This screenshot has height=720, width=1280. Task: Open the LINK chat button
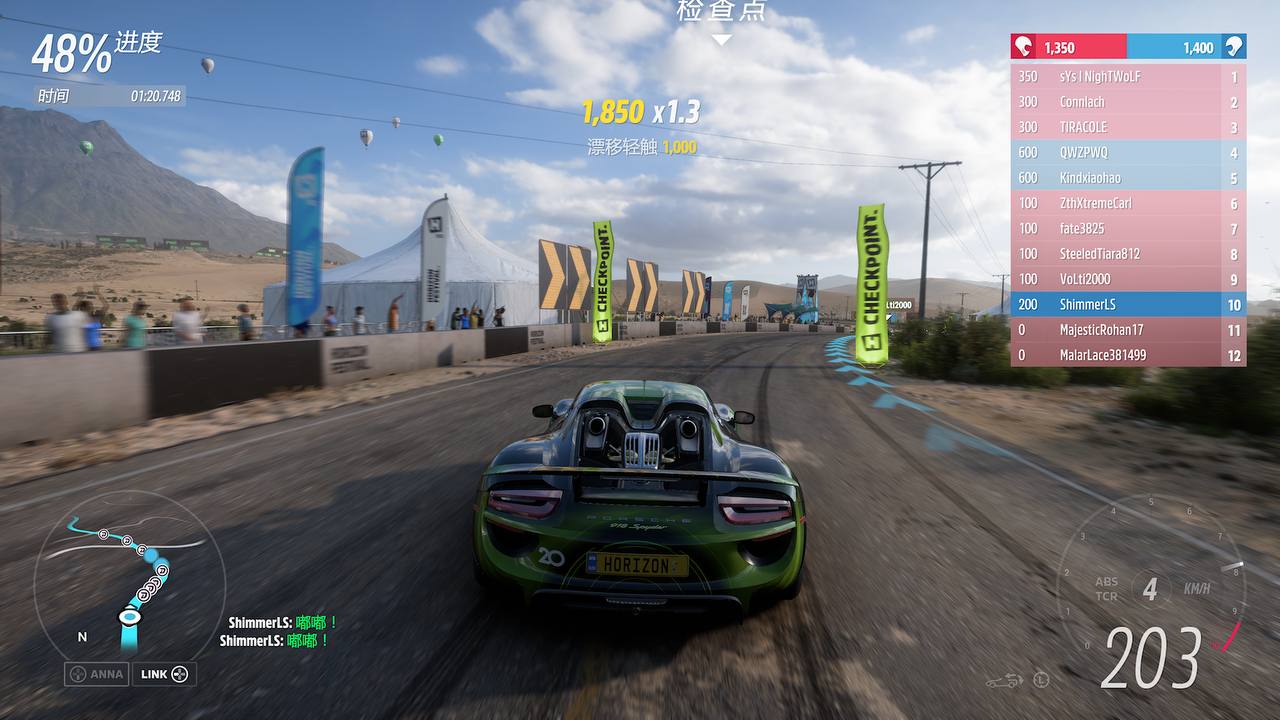(163, 674)
